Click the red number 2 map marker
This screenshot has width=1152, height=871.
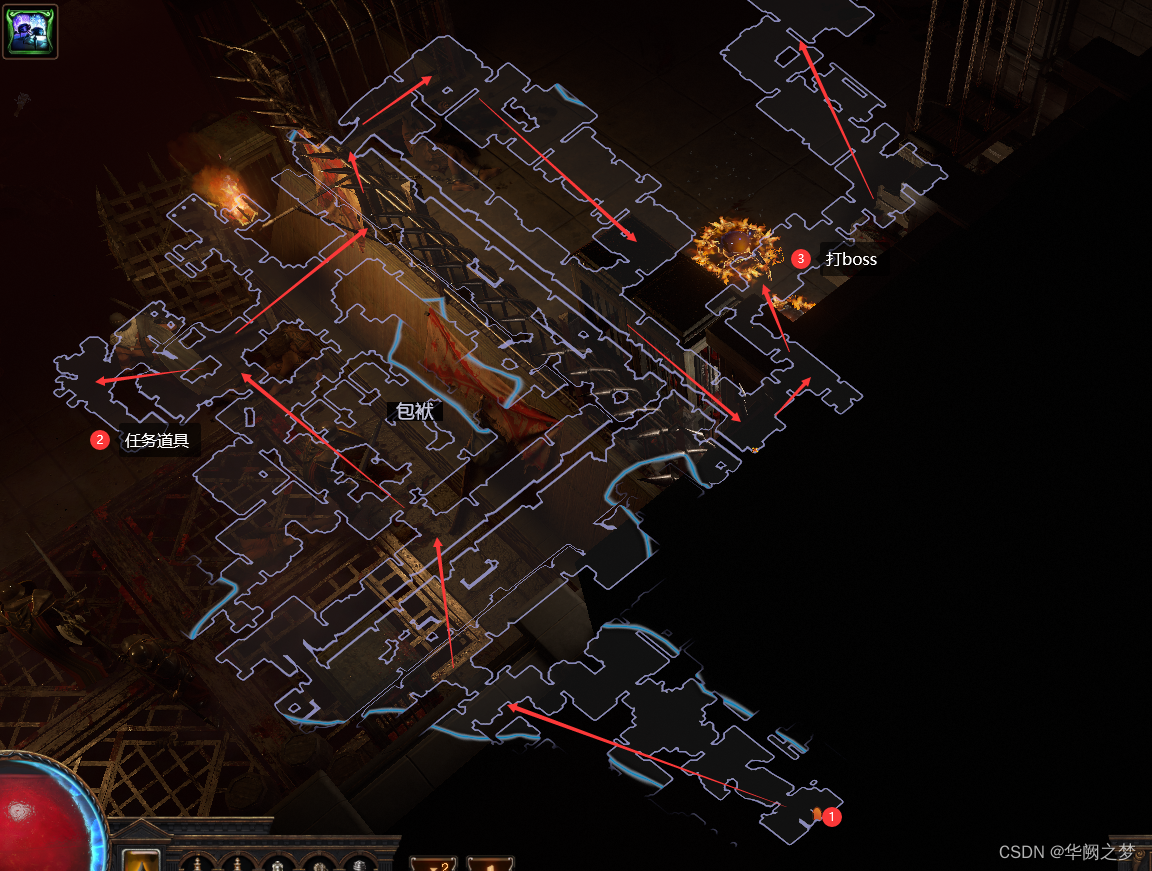99,440
